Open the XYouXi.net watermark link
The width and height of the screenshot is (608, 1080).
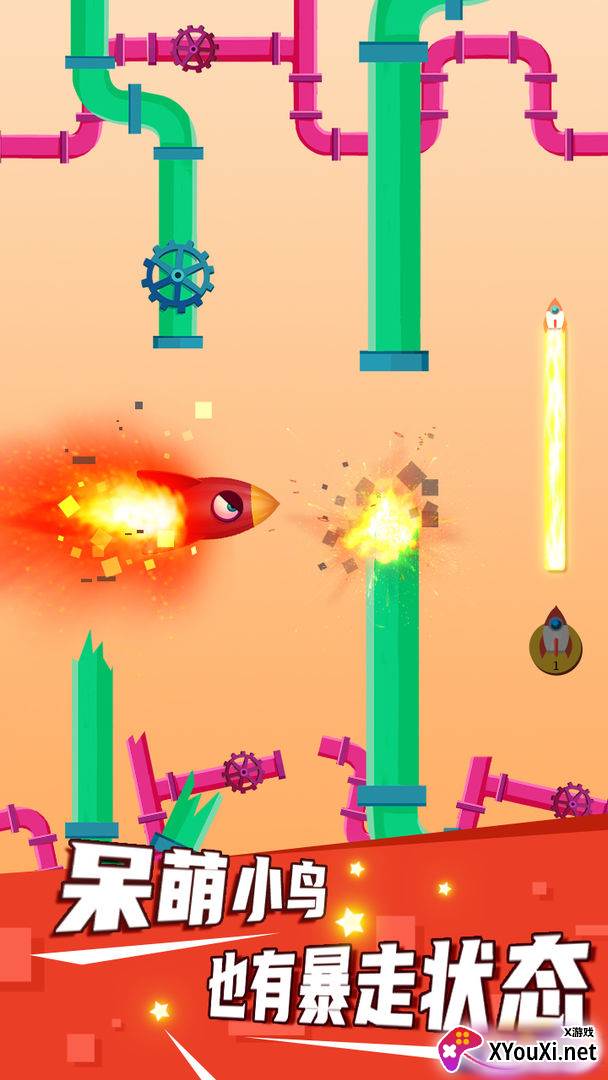[522, 1050]
